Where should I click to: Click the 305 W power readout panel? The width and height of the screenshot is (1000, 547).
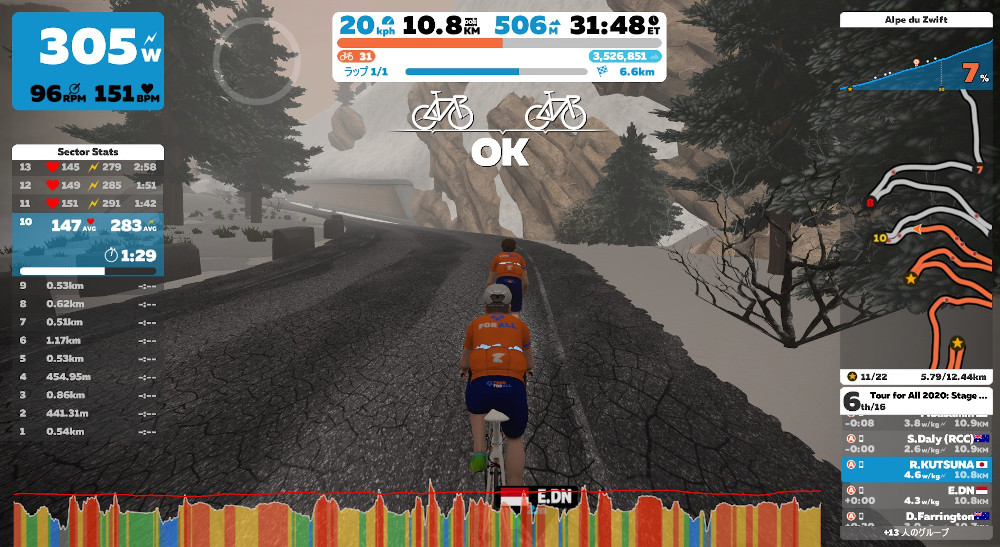tap(88, 60)
